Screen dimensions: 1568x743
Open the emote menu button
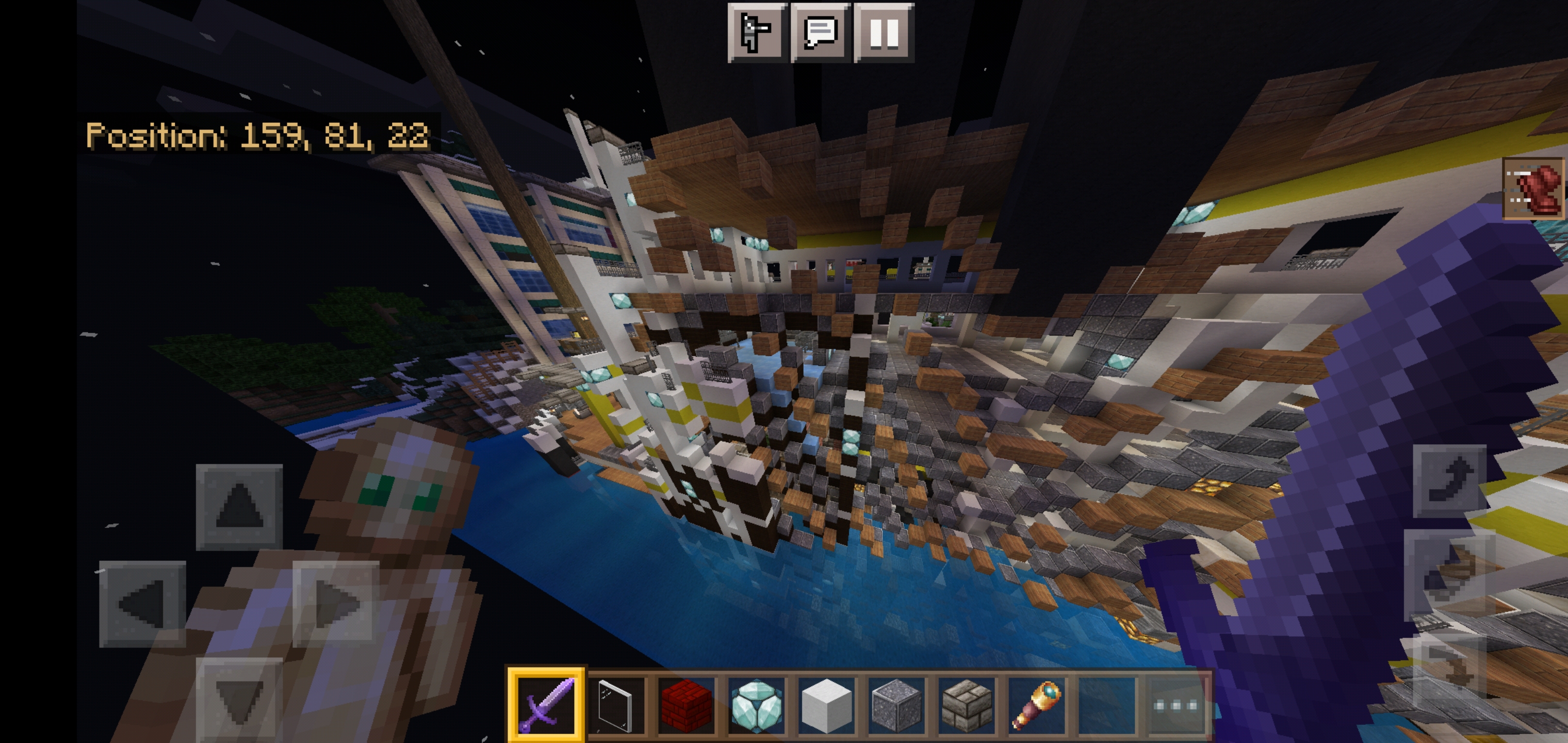757,31
